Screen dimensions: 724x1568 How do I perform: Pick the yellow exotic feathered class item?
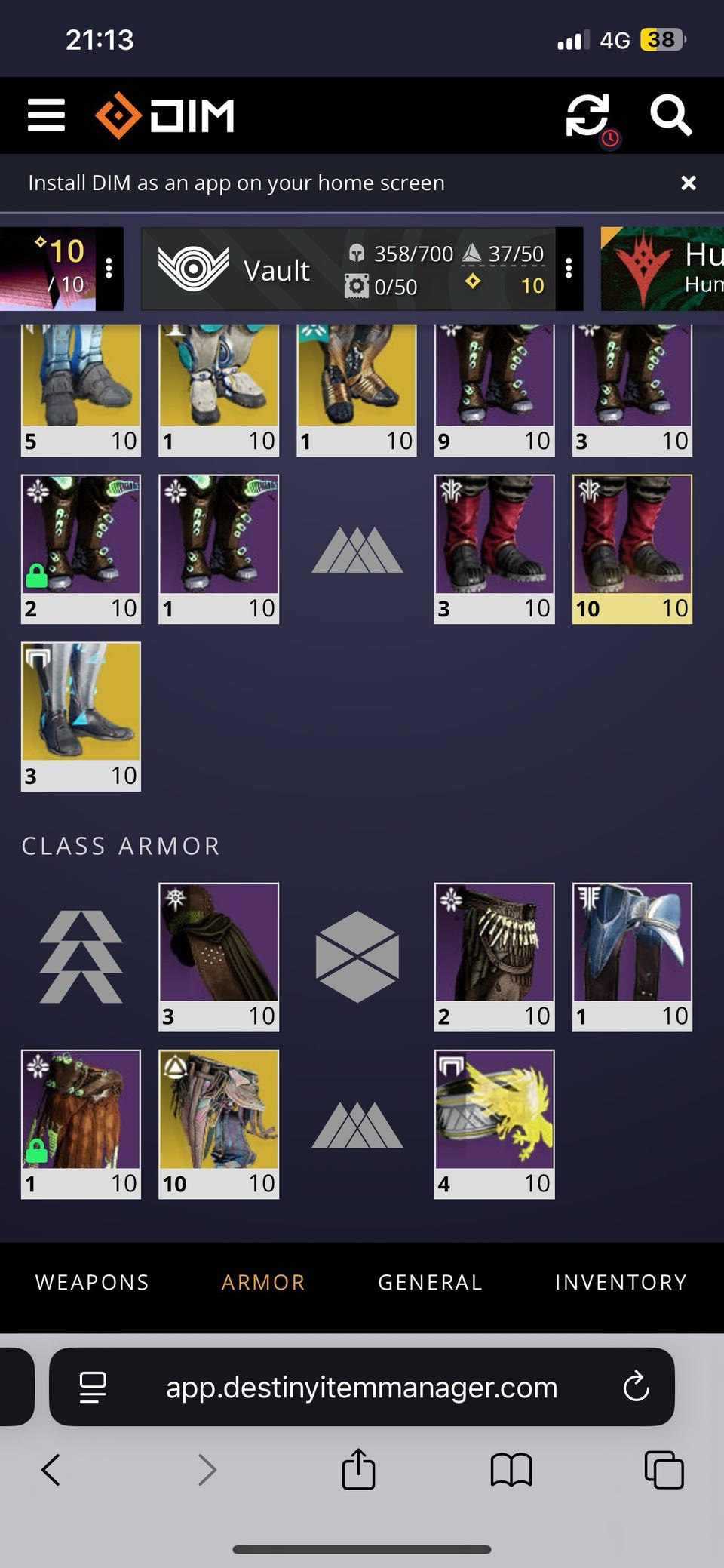click(219, 1124)
